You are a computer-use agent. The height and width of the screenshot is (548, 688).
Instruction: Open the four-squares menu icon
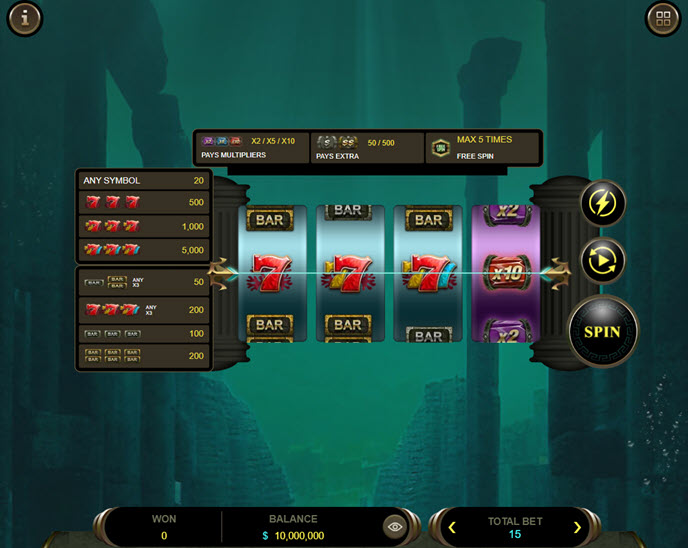(662, 18)
